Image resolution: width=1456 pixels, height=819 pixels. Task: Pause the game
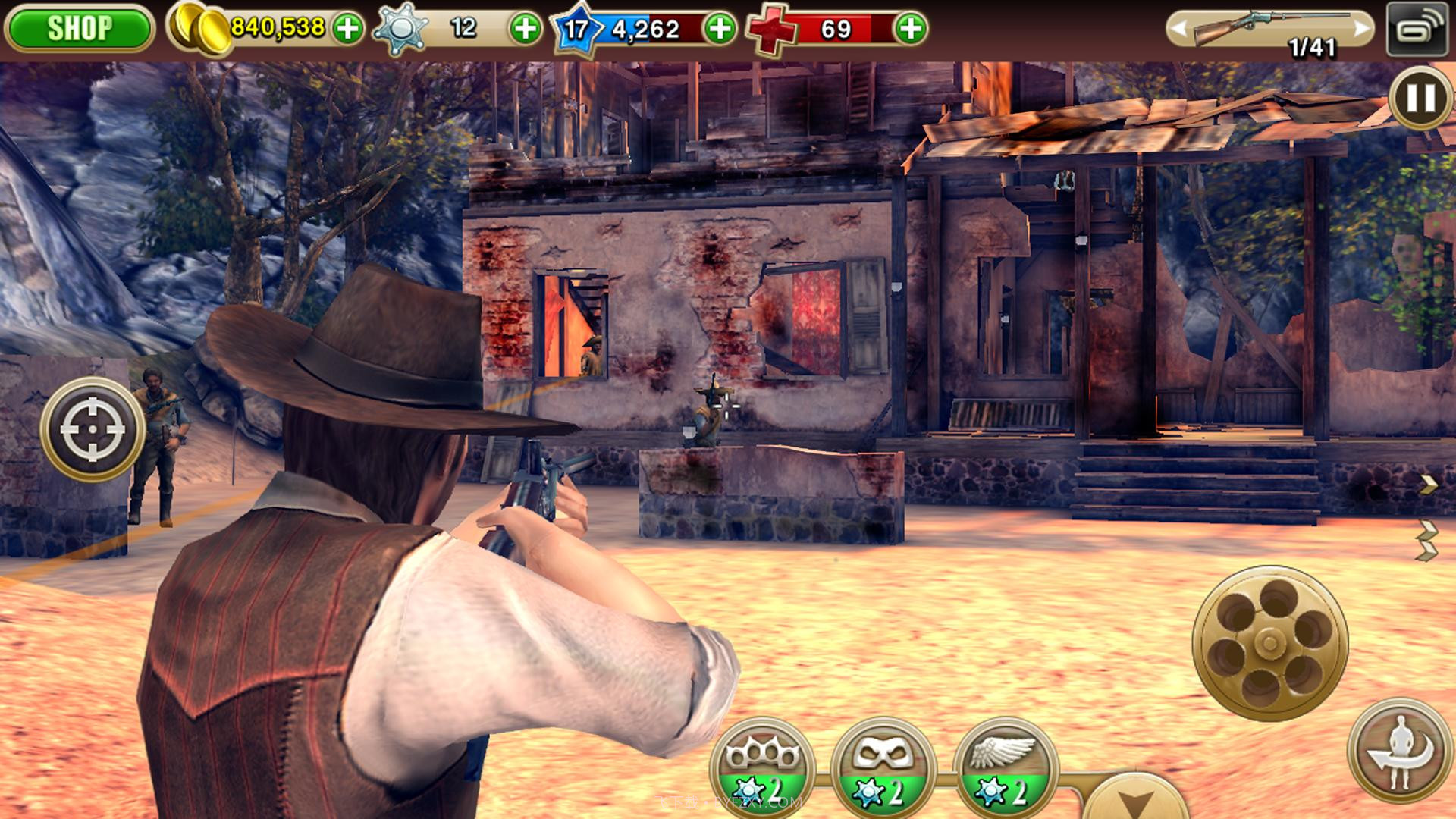pos(1420,98)
